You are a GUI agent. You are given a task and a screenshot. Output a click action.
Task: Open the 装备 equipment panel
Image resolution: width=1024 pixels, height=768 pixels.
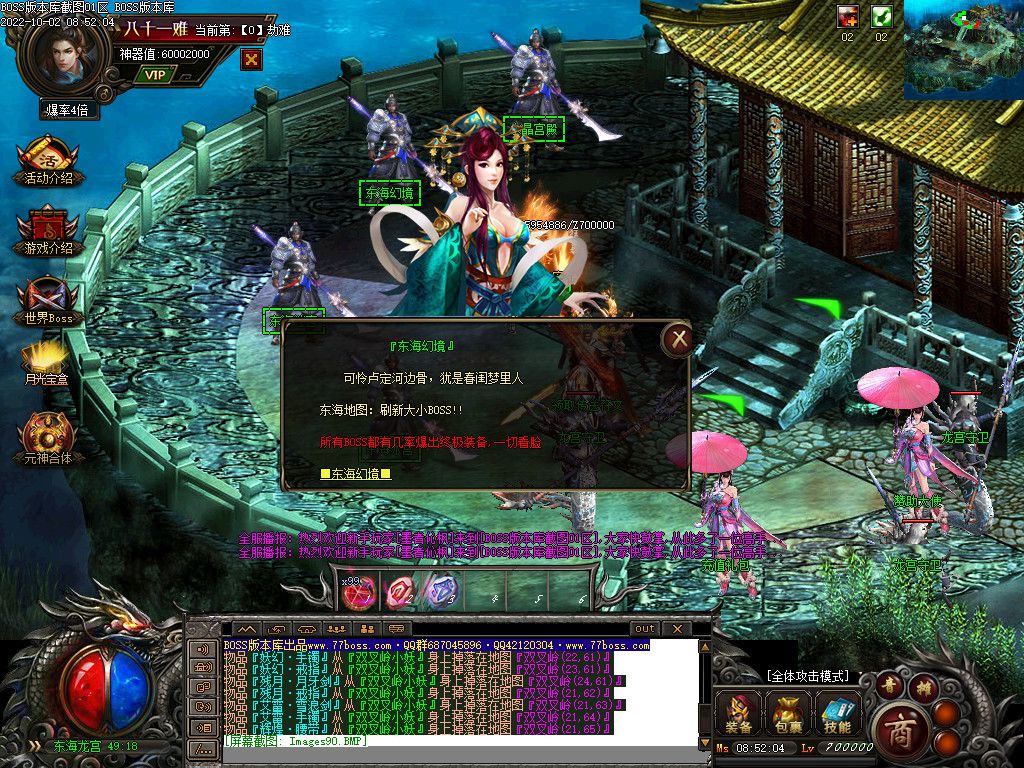739,714
